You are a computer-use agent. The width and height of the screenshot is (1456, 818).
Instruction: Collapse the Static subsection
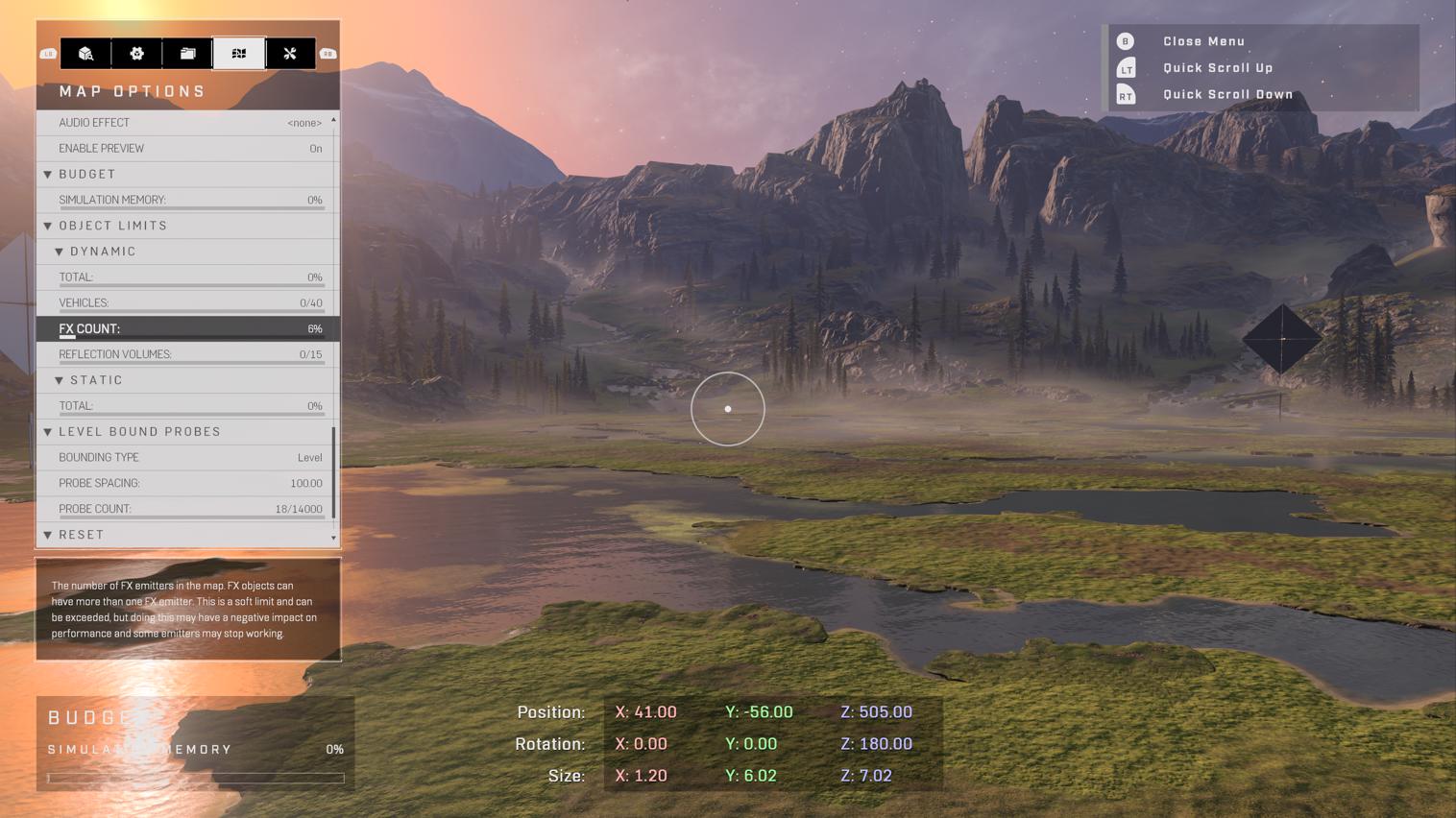96,380
